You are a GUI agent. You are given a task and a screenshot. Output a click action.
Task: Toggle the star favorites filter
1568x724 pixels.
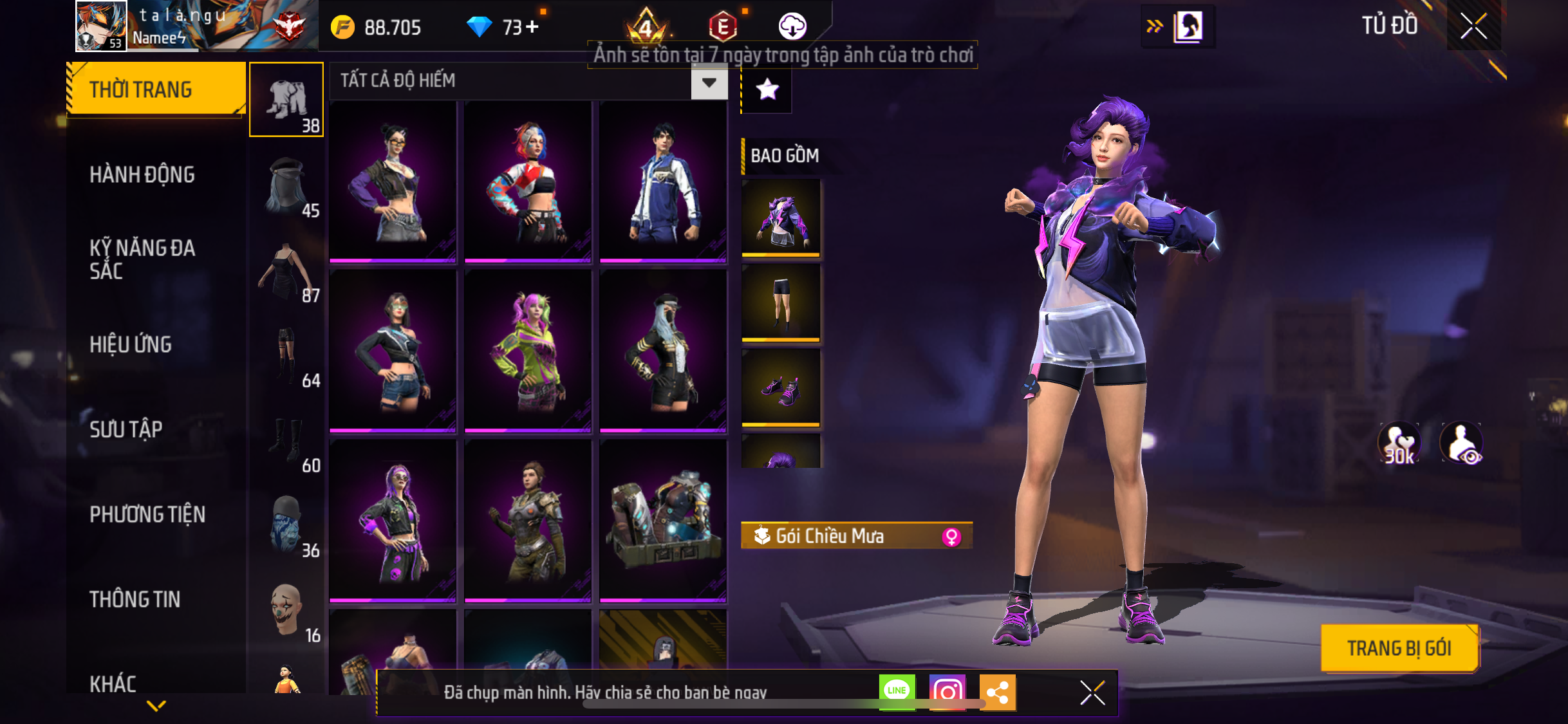(767, 89)
